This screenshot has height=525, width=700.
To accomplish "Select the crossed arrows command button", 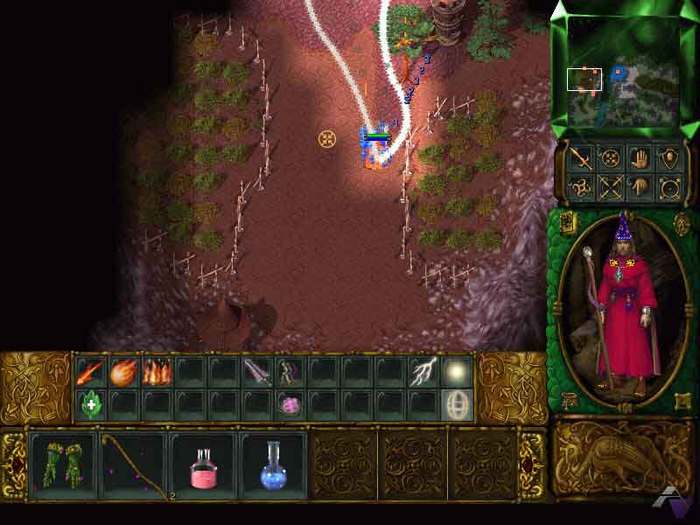I will pos(610,186).
